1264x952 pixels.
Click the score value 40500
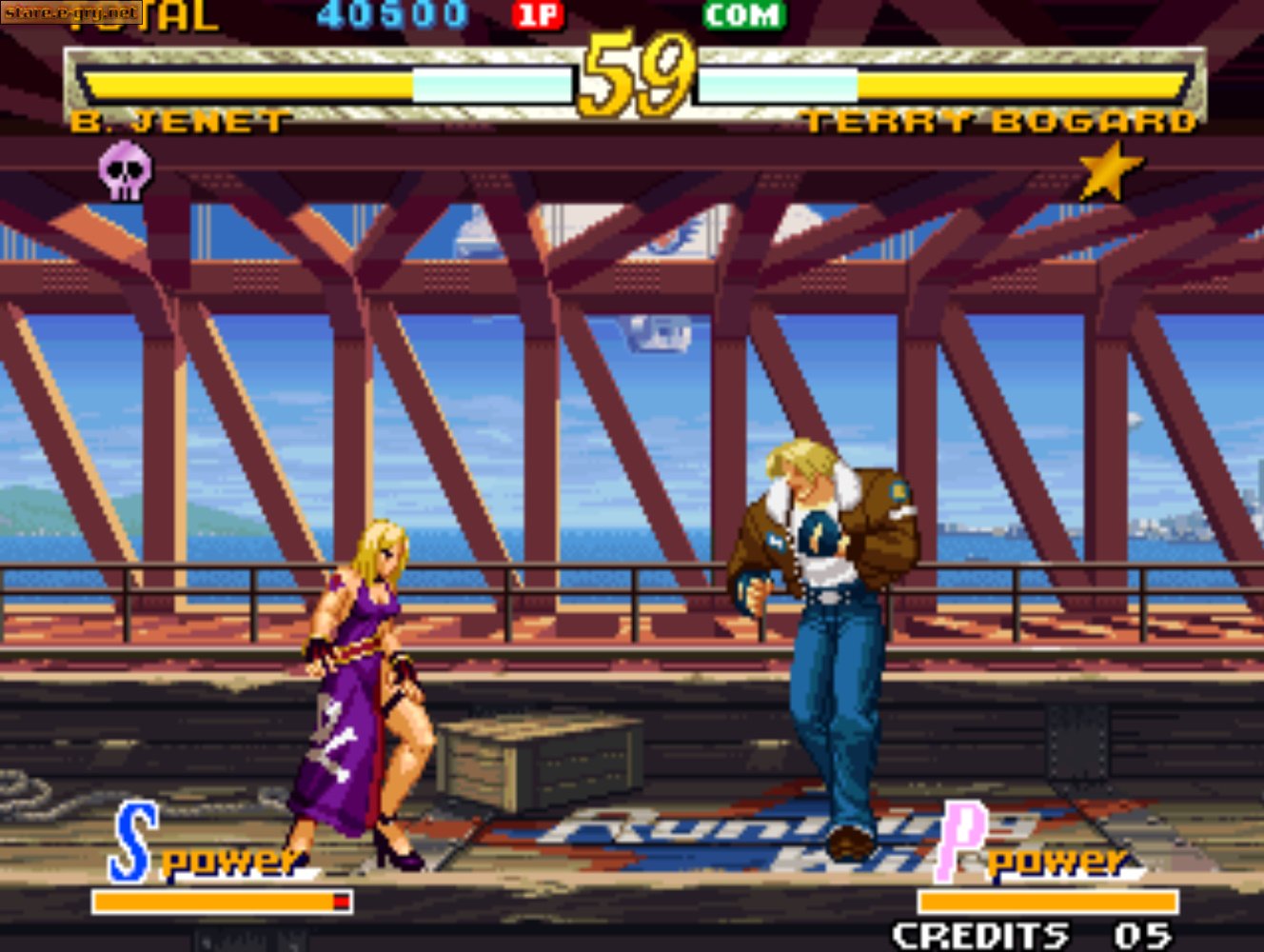pyautogui.click(x=394, y=13)
